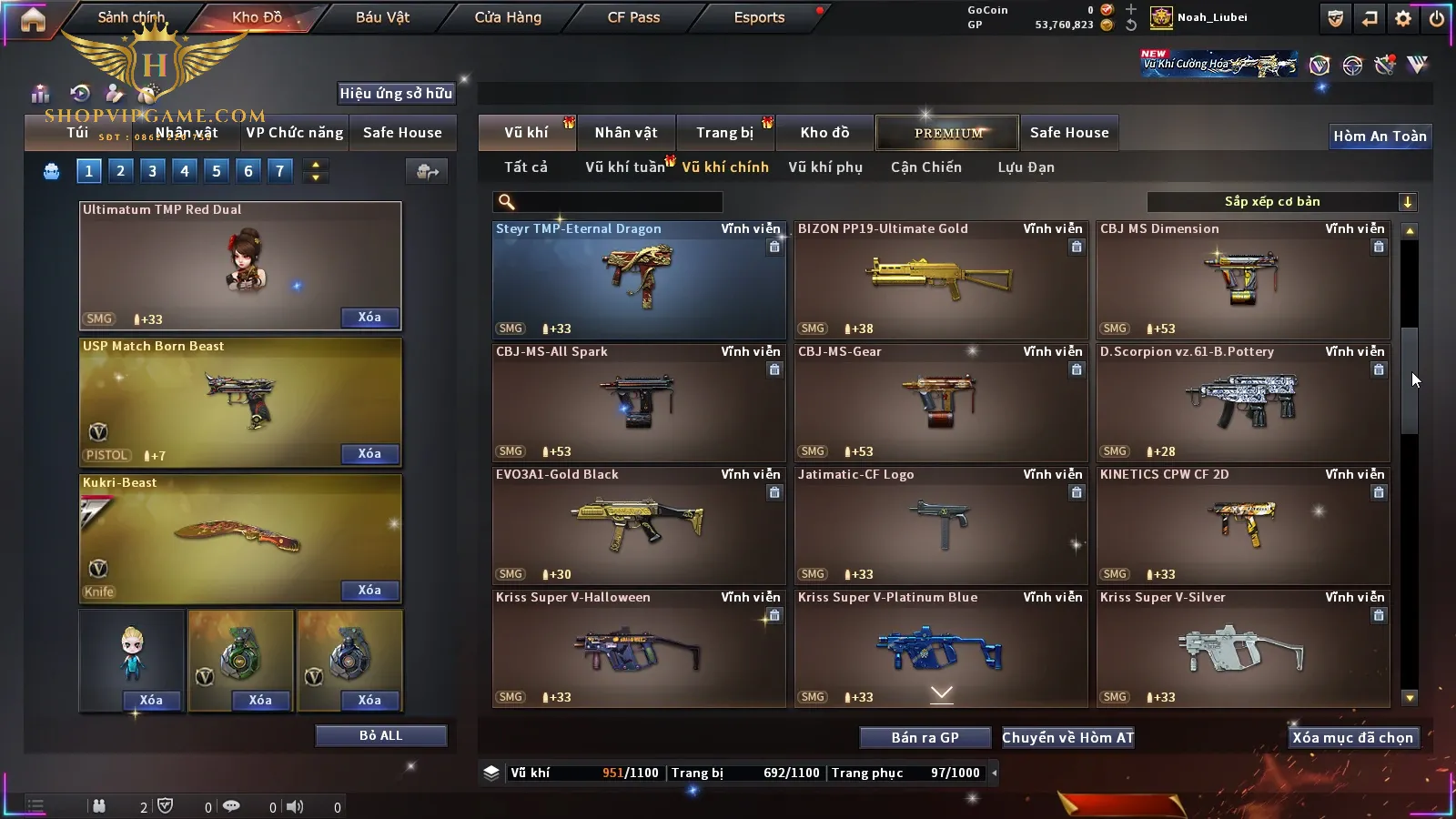Go to Sảnh chính lobby
This screenshot has height=819, width=1456.
(x=131, y=17)
